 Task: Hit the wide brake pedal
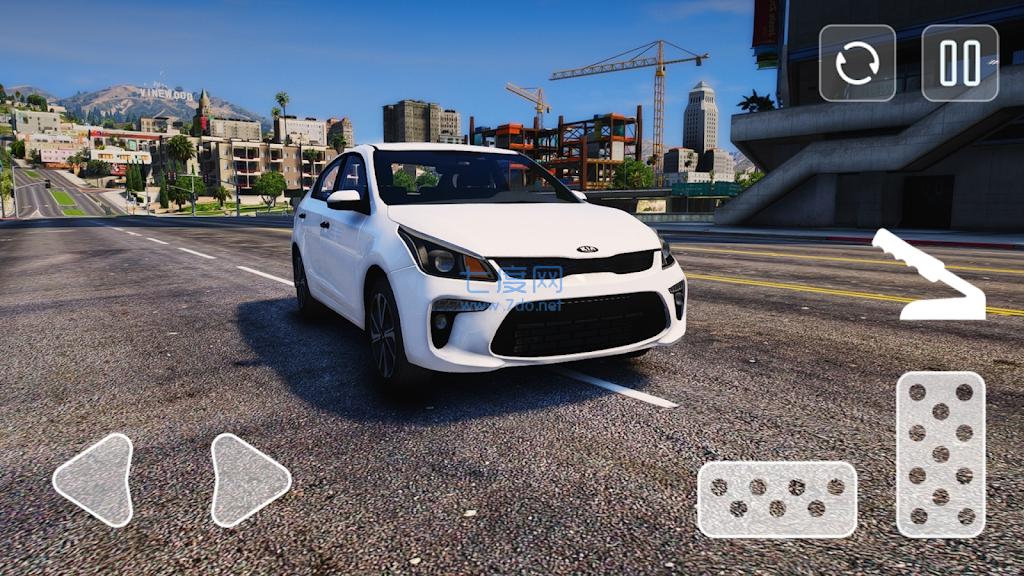[777, 499]
